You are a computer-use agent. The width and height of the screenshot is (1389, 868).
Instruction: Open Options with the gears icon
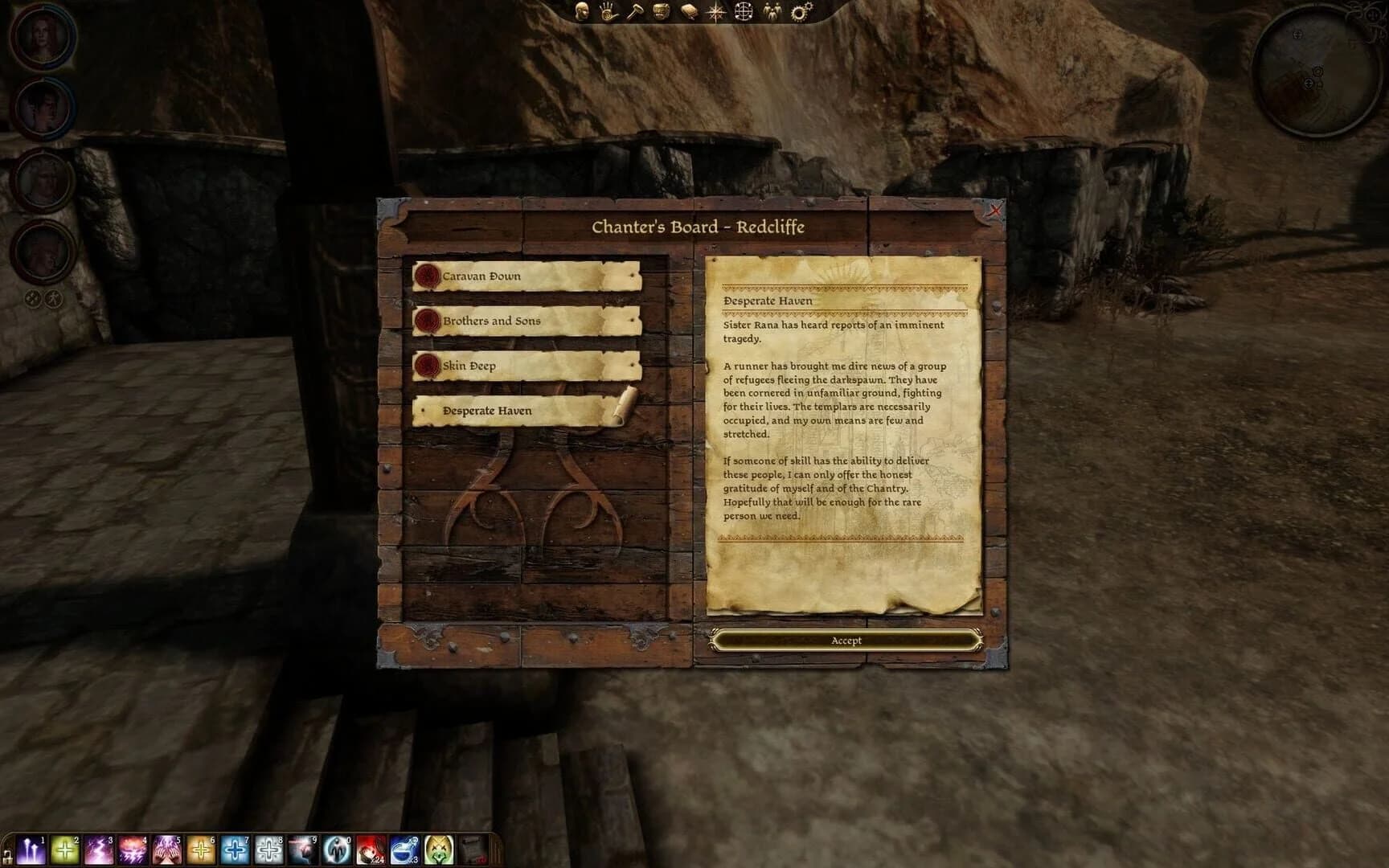[799, 10]
